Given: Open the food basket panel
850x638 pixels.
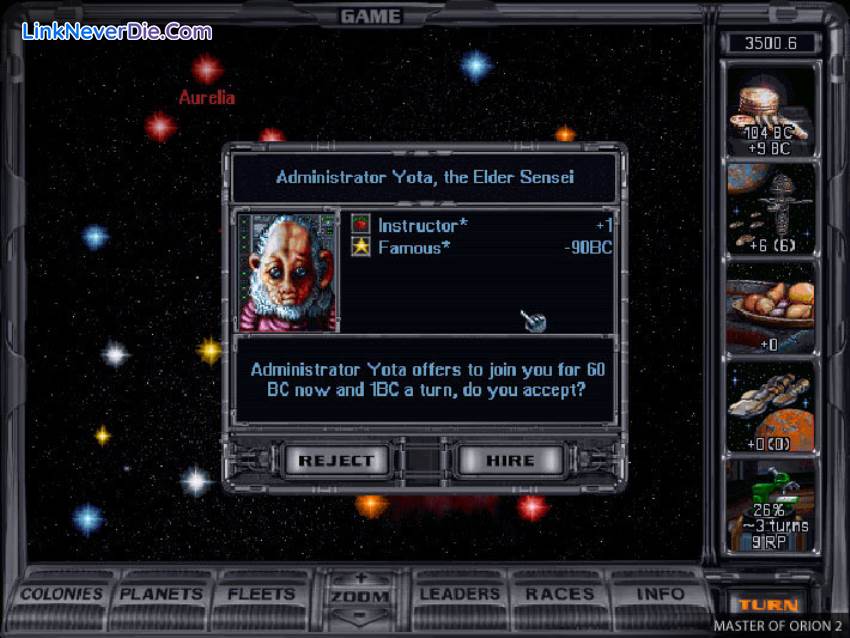Looking at the screenshot, I should point(770,307).
